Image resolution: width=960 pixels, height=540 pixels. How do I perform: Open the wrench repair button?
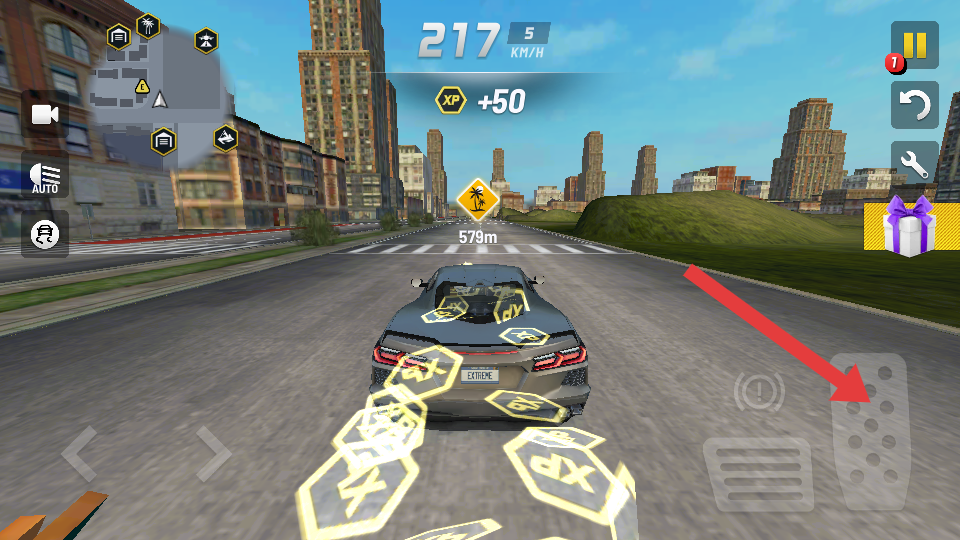pyautogui.click(x=915, y=164)
